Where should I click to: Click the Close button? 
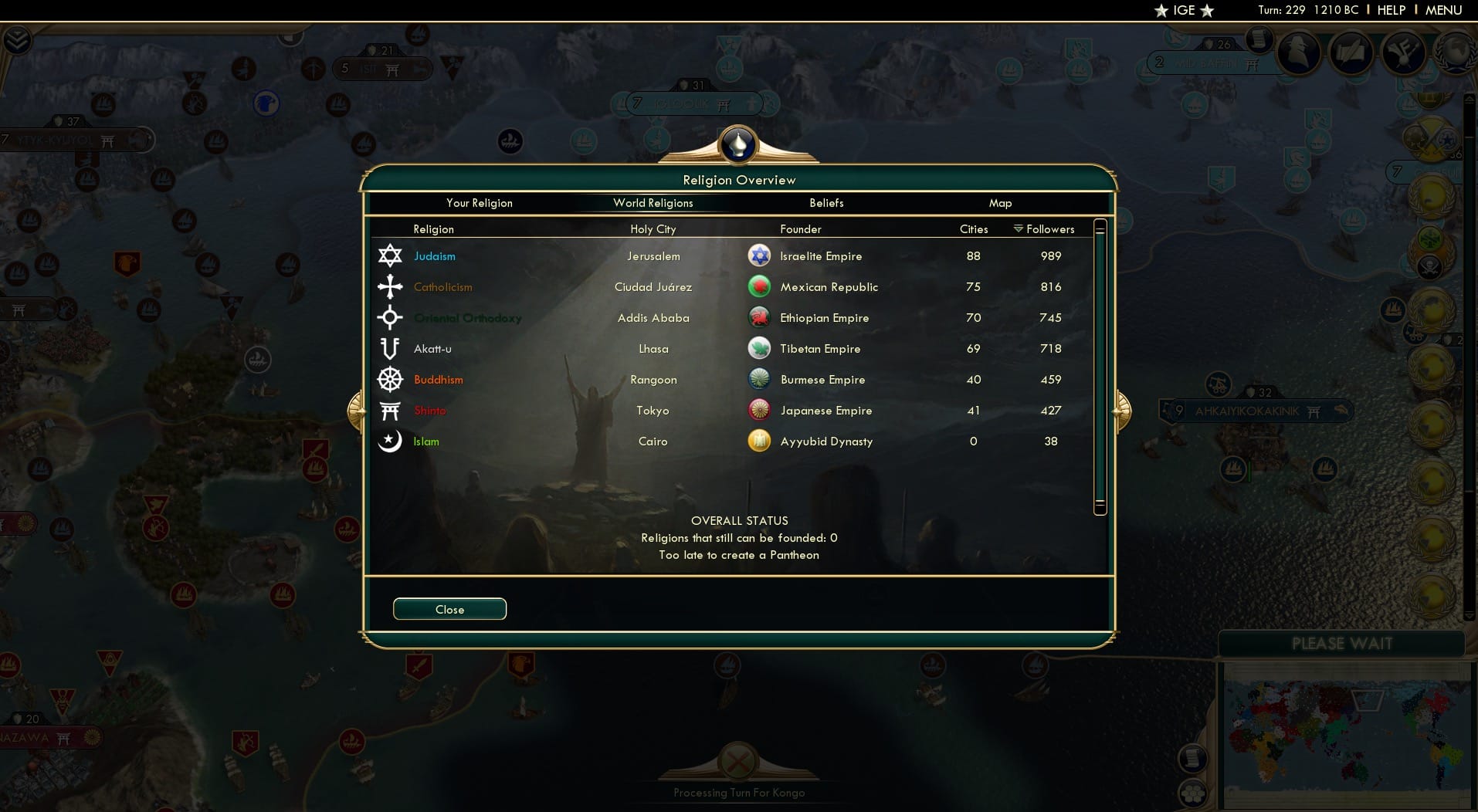(x=449, y=609)
